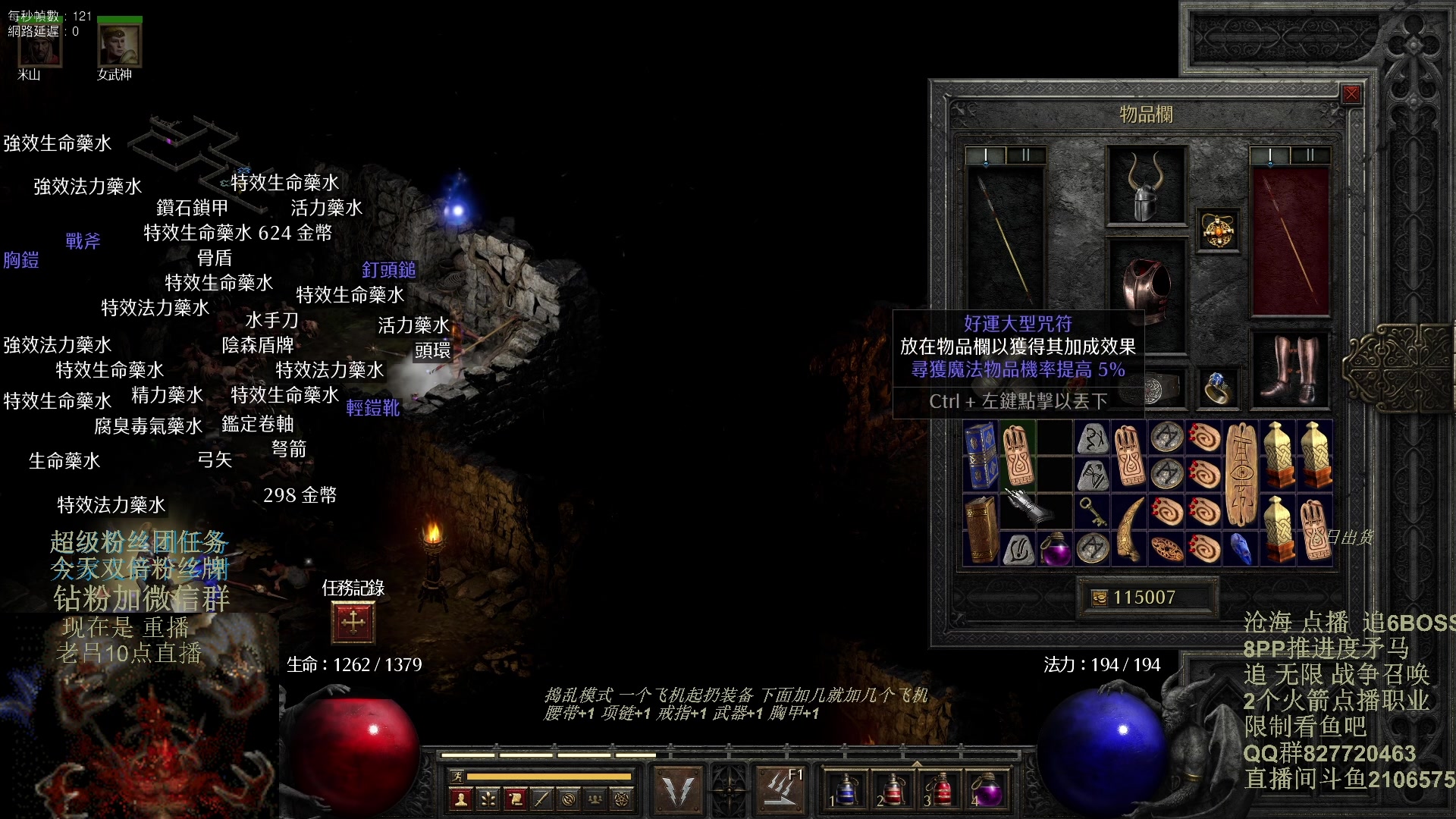Click the key in the inventory

click(x=1092, y=512)
